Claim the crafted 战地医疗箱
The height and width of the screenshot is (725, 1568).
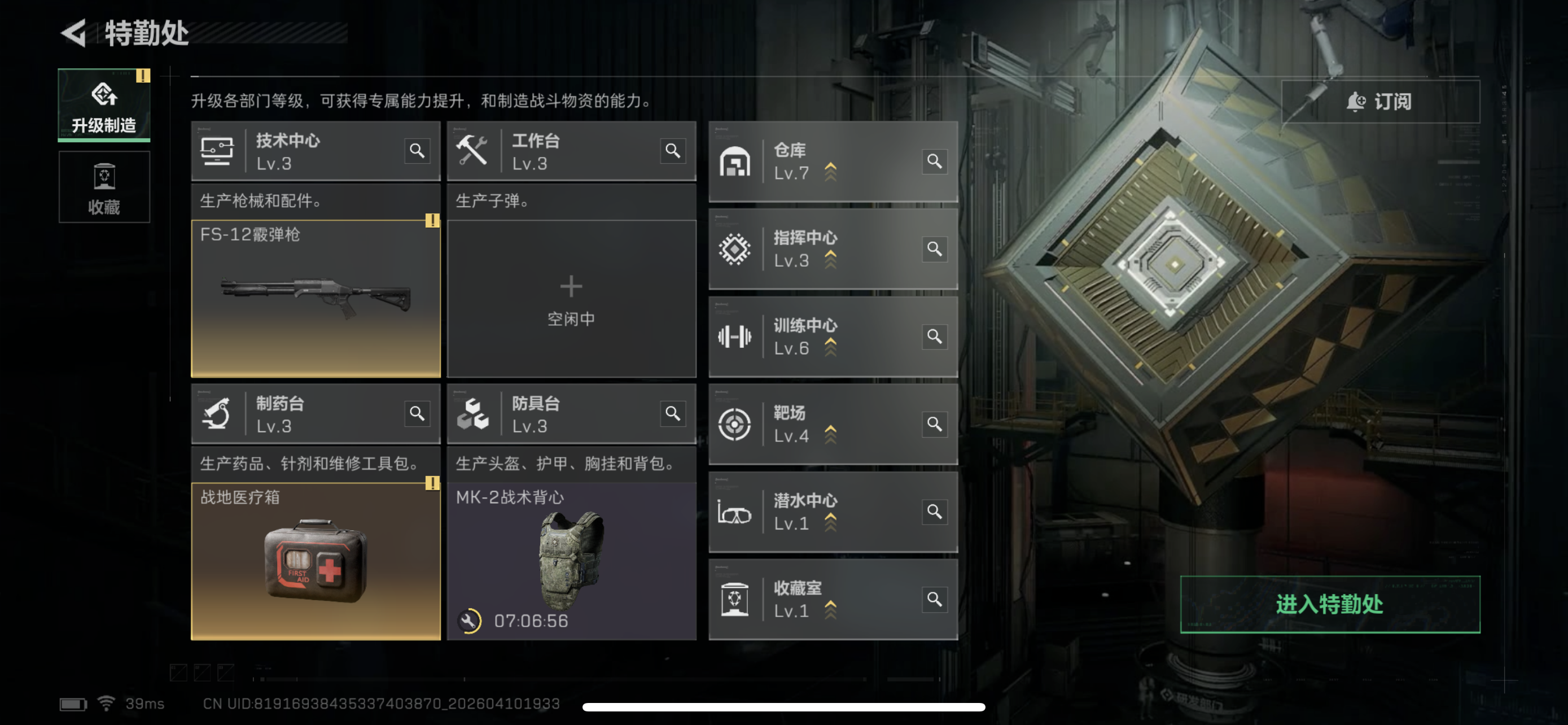(x=316, y=561)
